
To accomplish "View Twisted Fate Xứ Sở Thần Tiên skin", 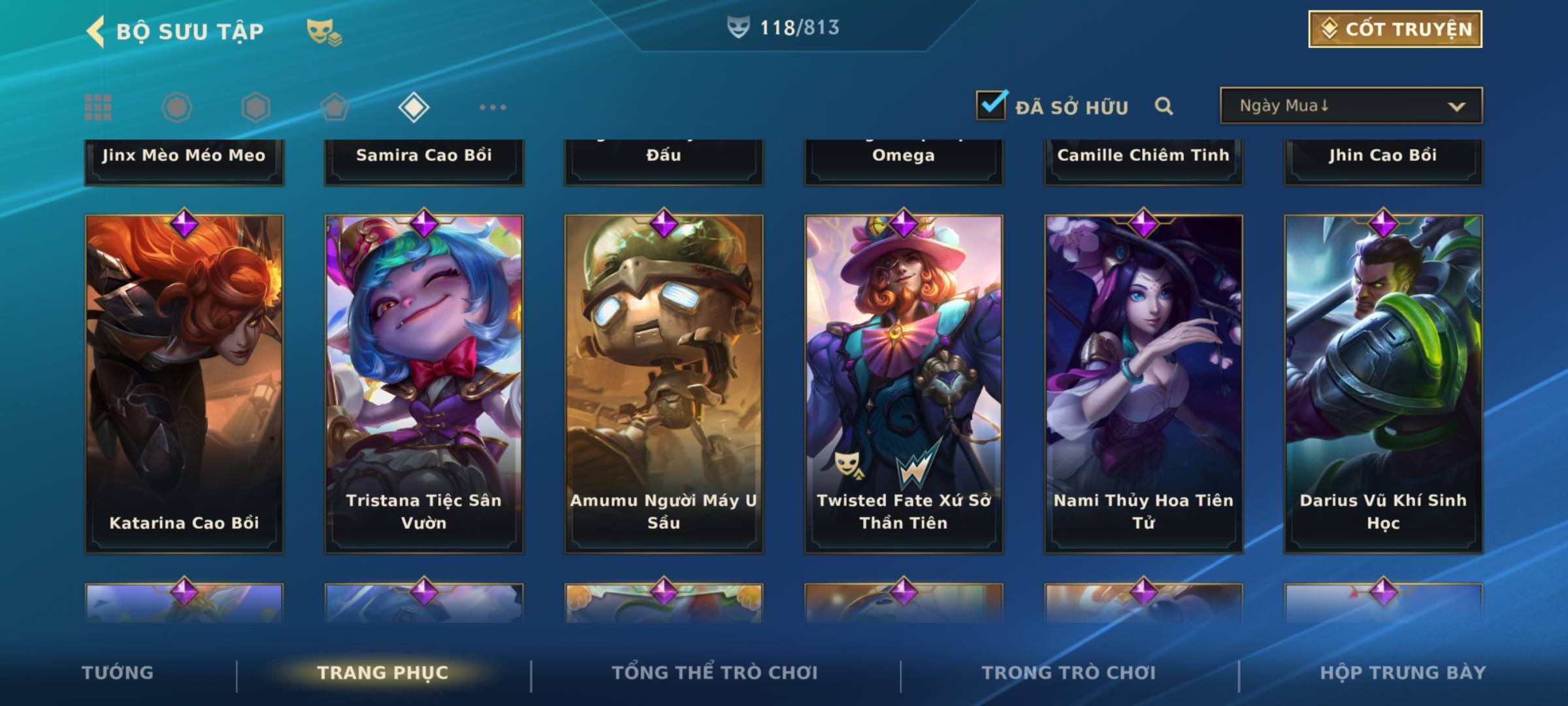I will click(904, 384).
